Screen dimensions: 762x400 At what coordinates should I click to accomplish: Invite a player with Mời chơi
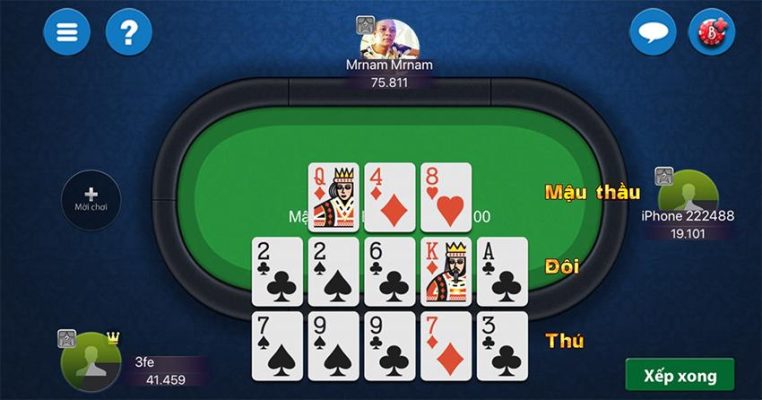[x=91, y=198]
